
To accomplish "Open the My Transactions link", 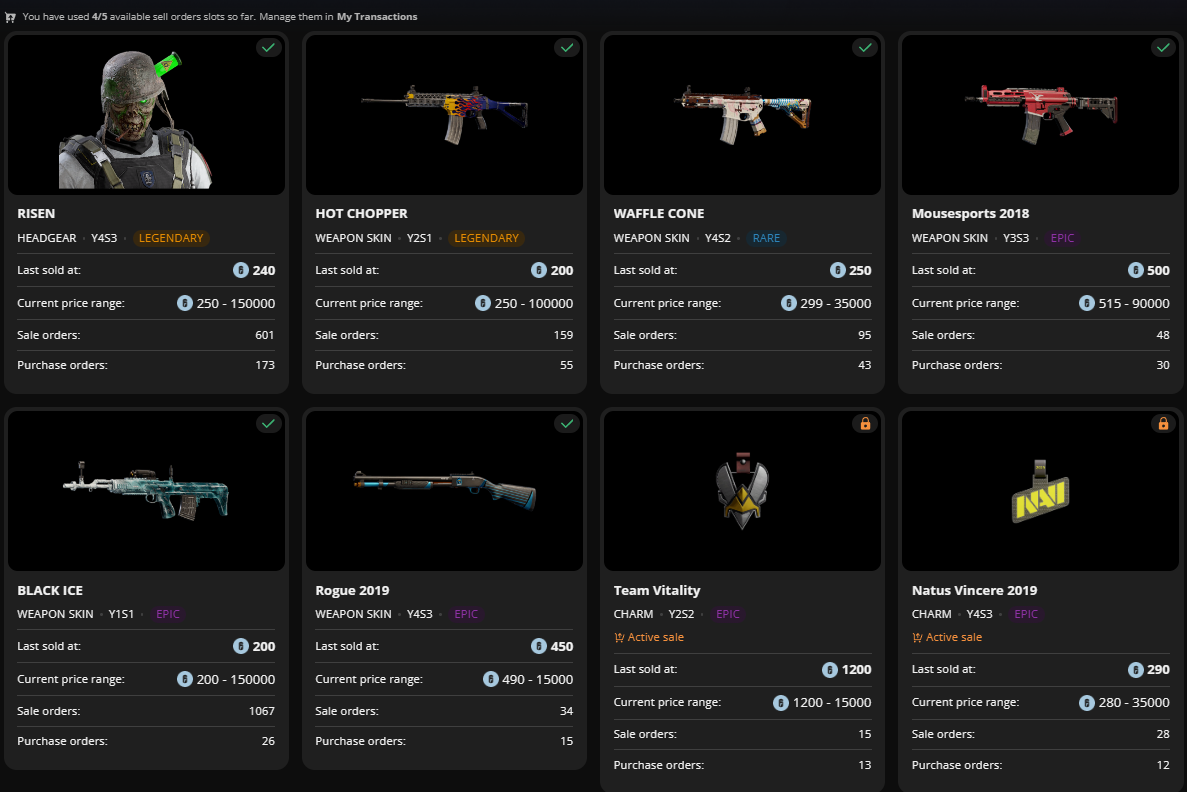I will tap(377, 17).
